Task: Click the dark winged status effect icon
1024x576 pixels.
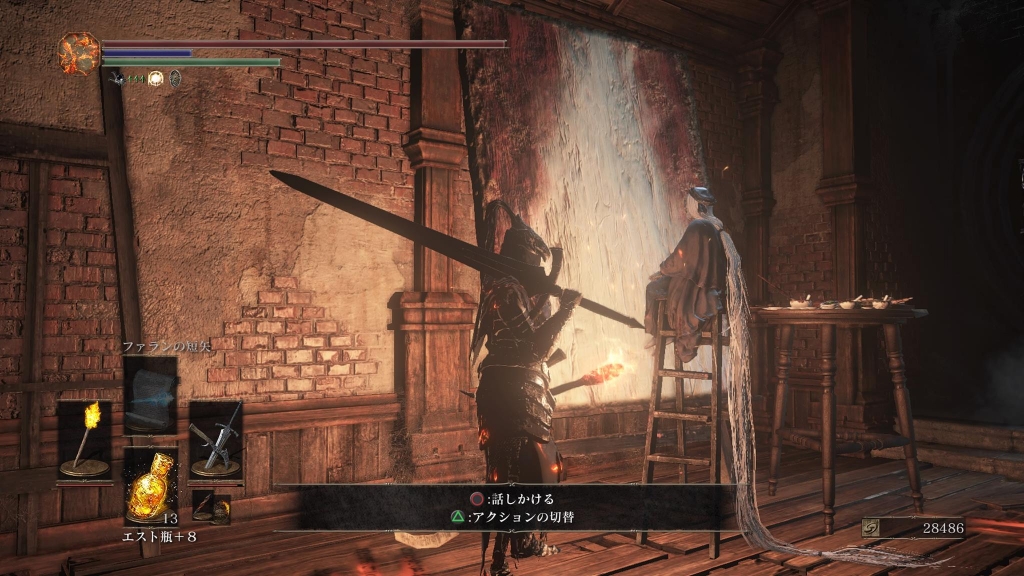Action: click(x=118, y=78)
